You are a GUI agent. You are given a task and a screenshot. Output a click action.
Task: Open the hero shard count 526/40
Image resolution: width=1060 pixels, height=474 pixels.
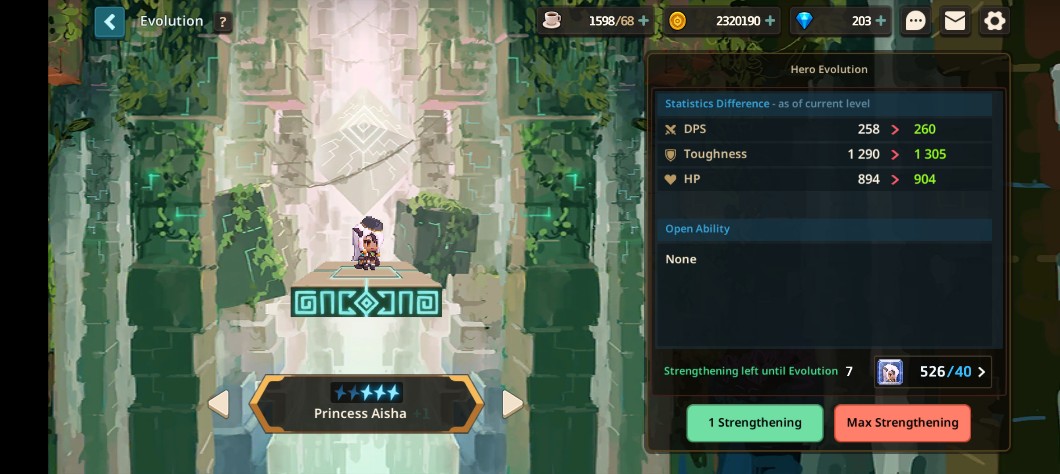933,372
